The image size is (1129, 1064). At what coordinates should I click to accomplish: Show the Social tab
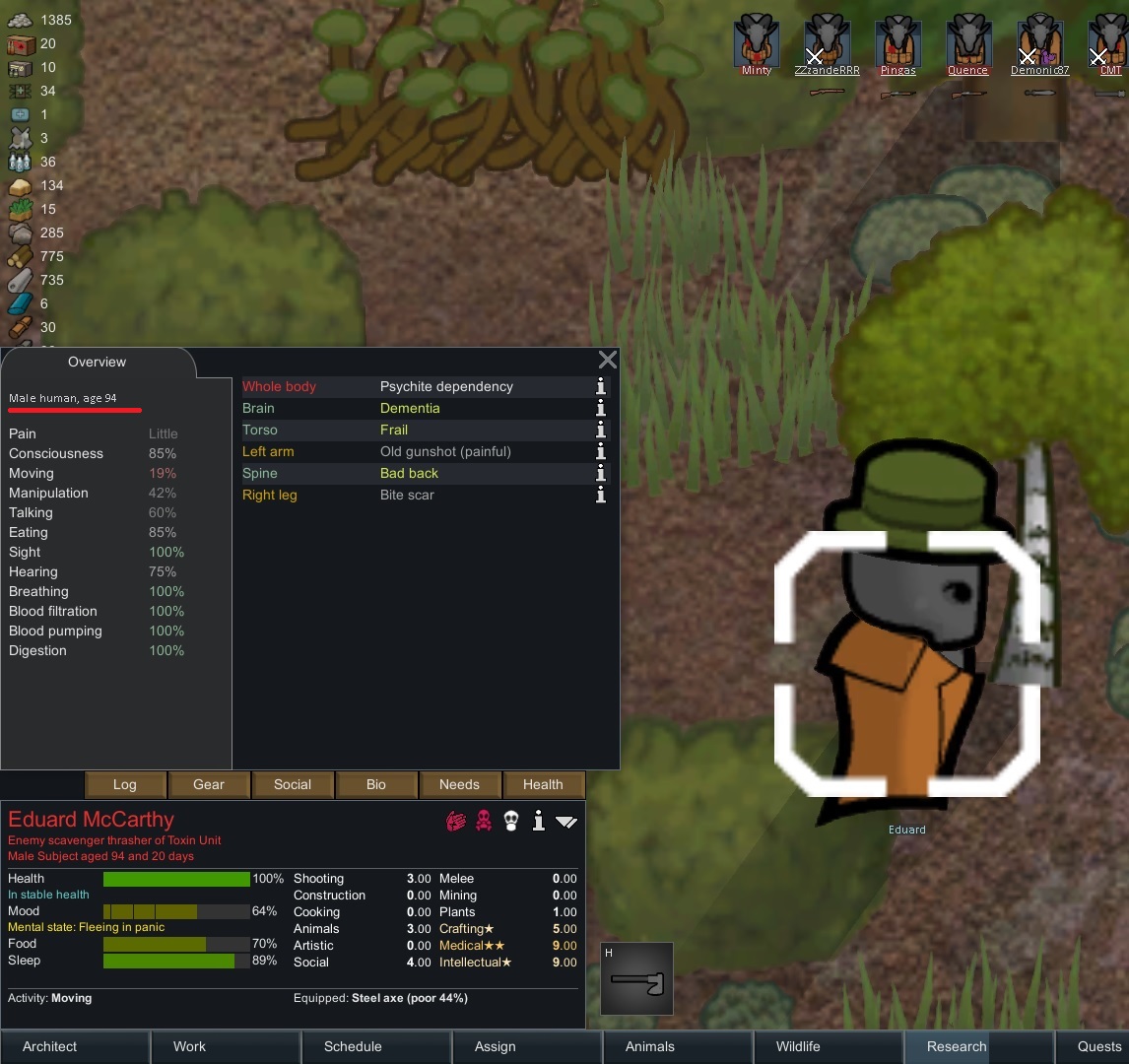(293, 784)
